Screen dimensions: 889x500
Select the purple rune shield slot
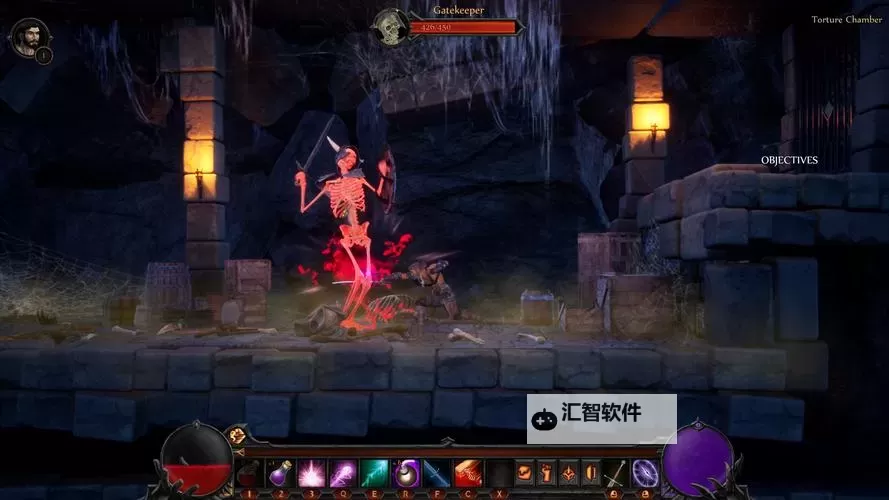[645, 473]
